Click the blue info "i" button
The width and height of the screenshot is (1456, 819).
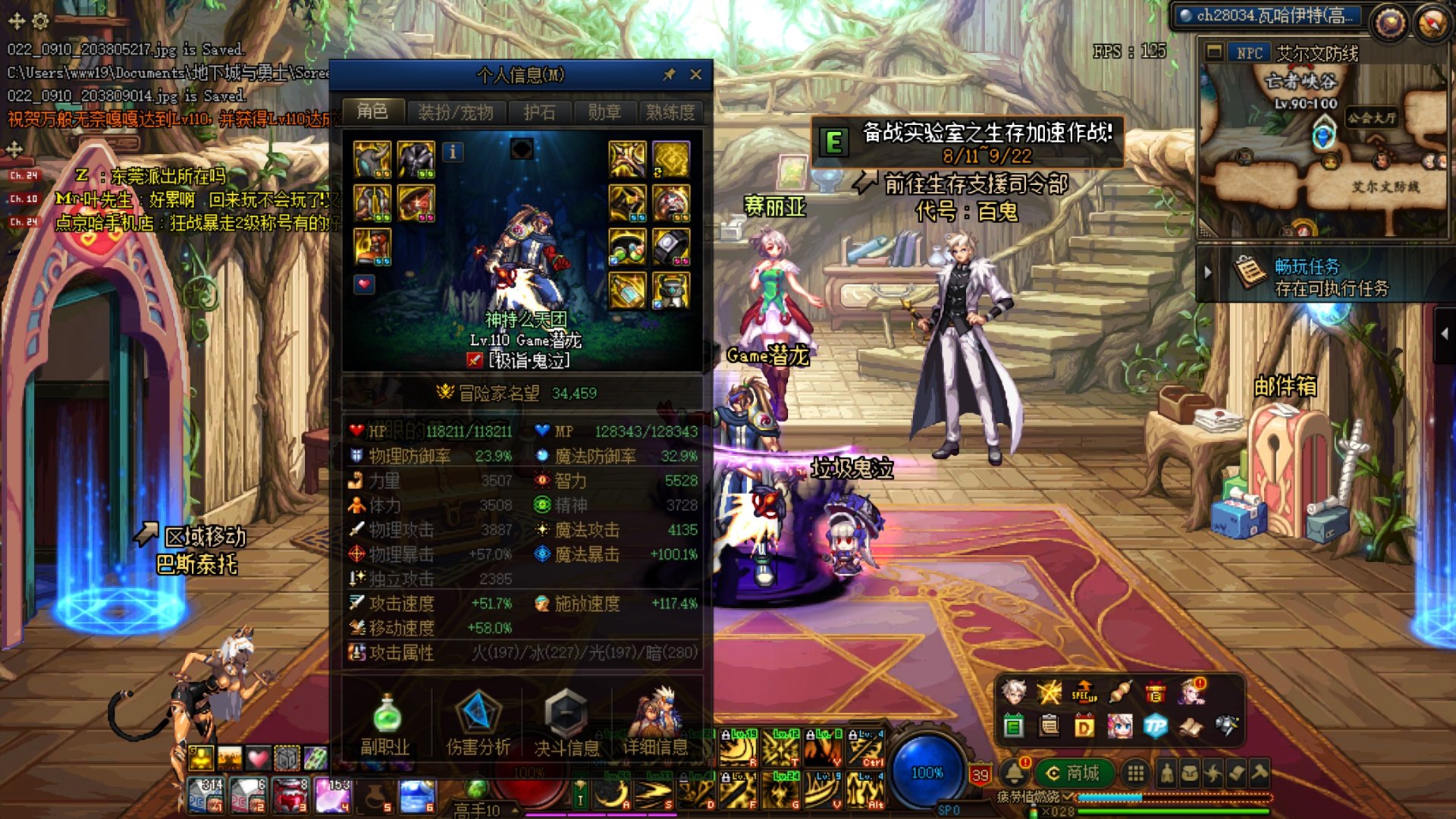click(453, 152)
